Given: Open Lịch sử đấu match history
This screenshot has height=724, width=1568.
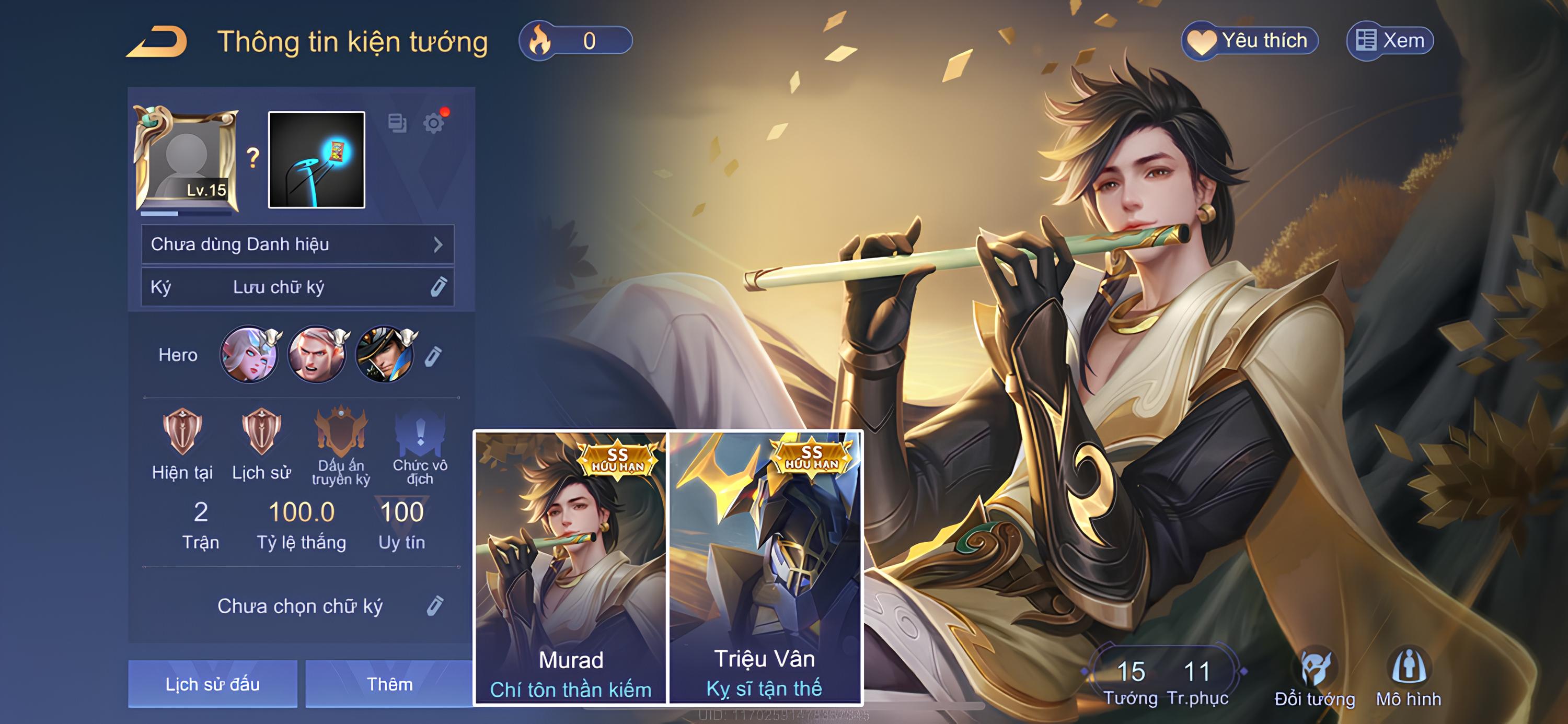Looking at the screenshot, I should pyautogui.click(x=212, y=684).
